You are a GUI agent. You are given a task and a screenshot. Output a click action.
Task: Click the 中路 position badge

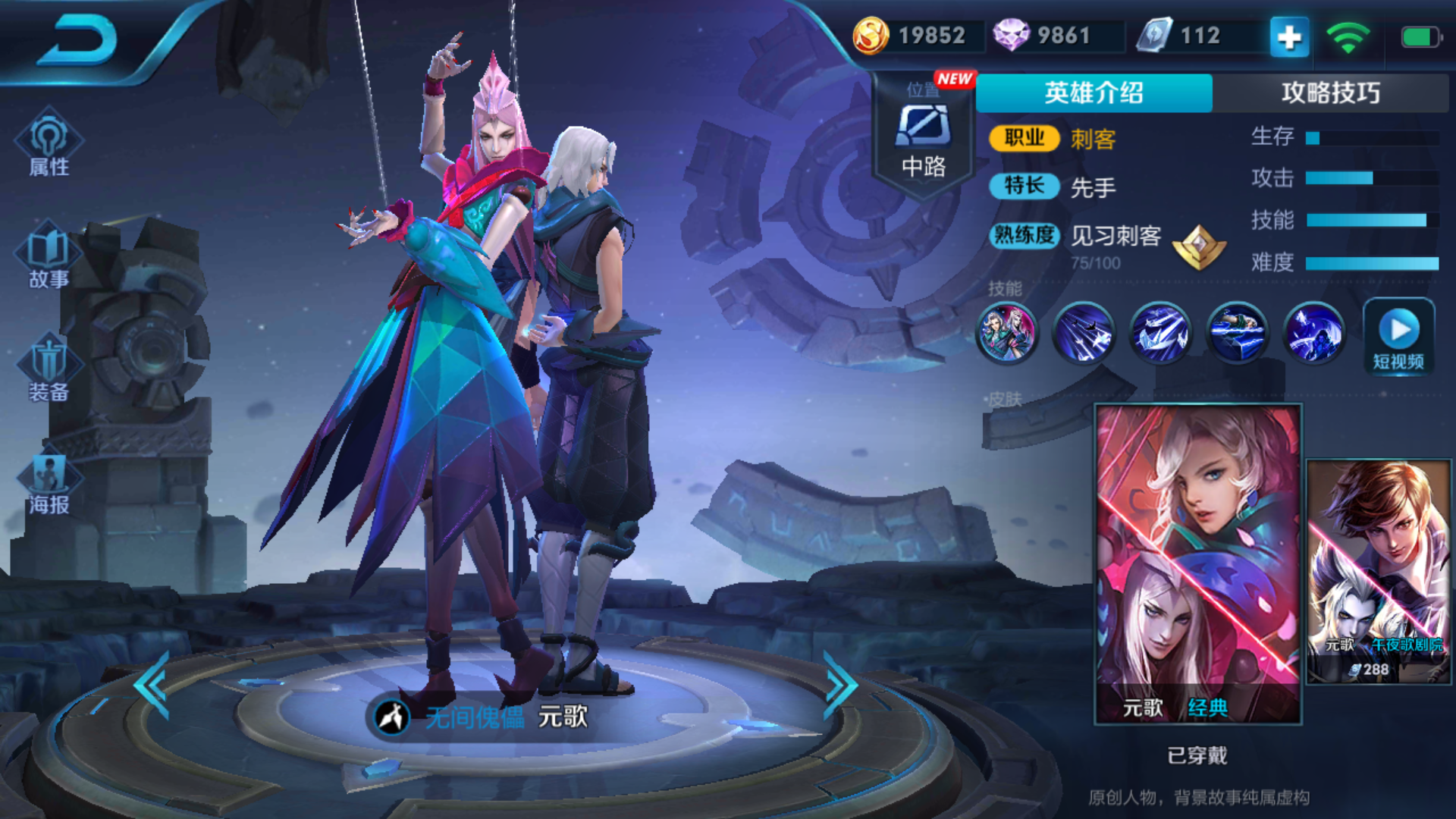(924, 136)
